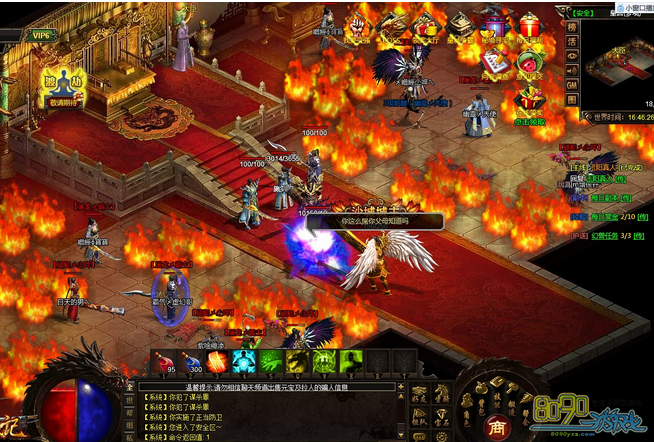Viewport: 654px width, 442px height.
Task: Click the GM button beside the minimap
Action: tap(573, 86)
